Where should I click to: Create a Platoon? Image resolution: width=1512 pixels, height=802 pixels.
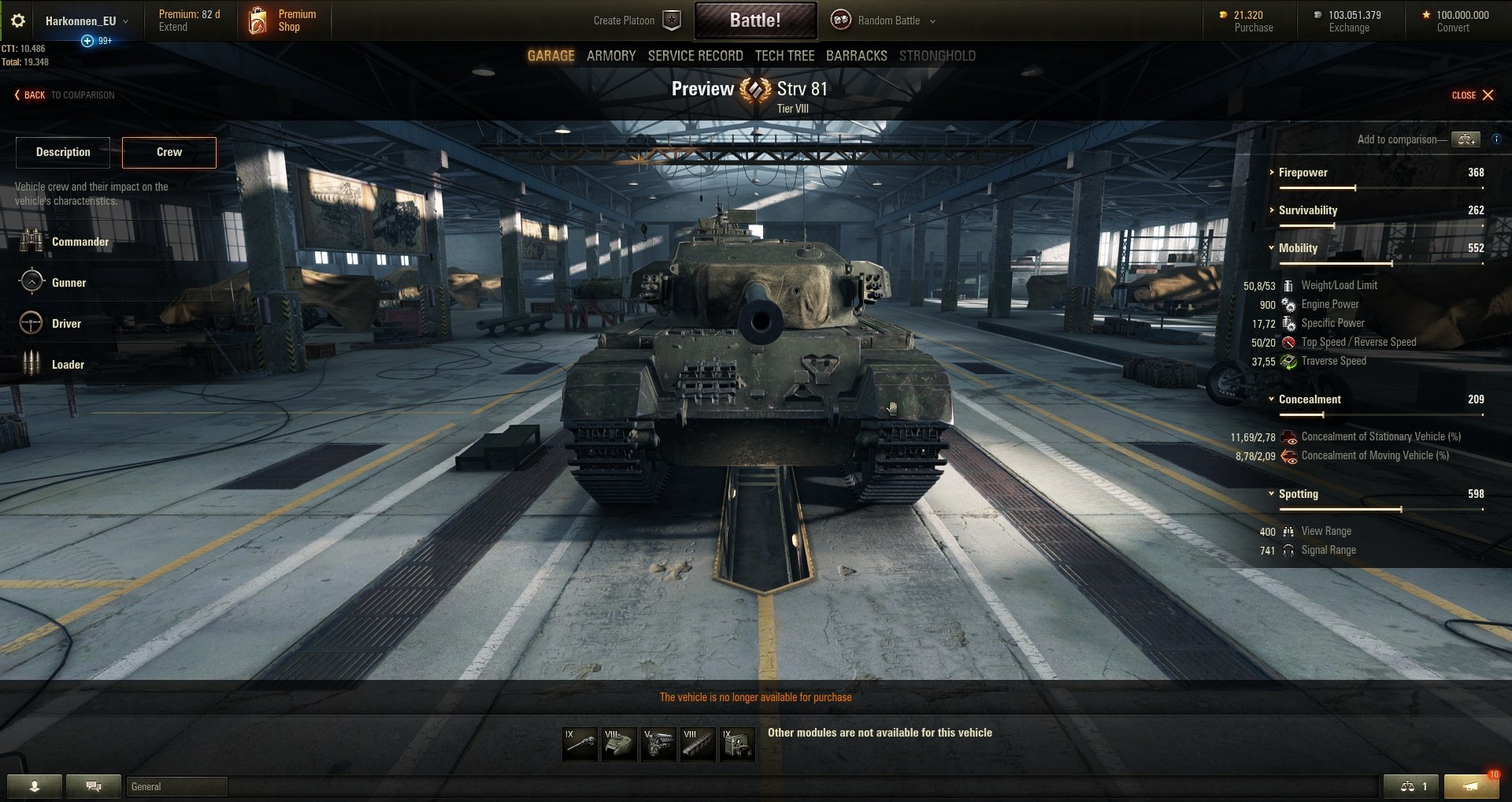(x=636, y=20)
